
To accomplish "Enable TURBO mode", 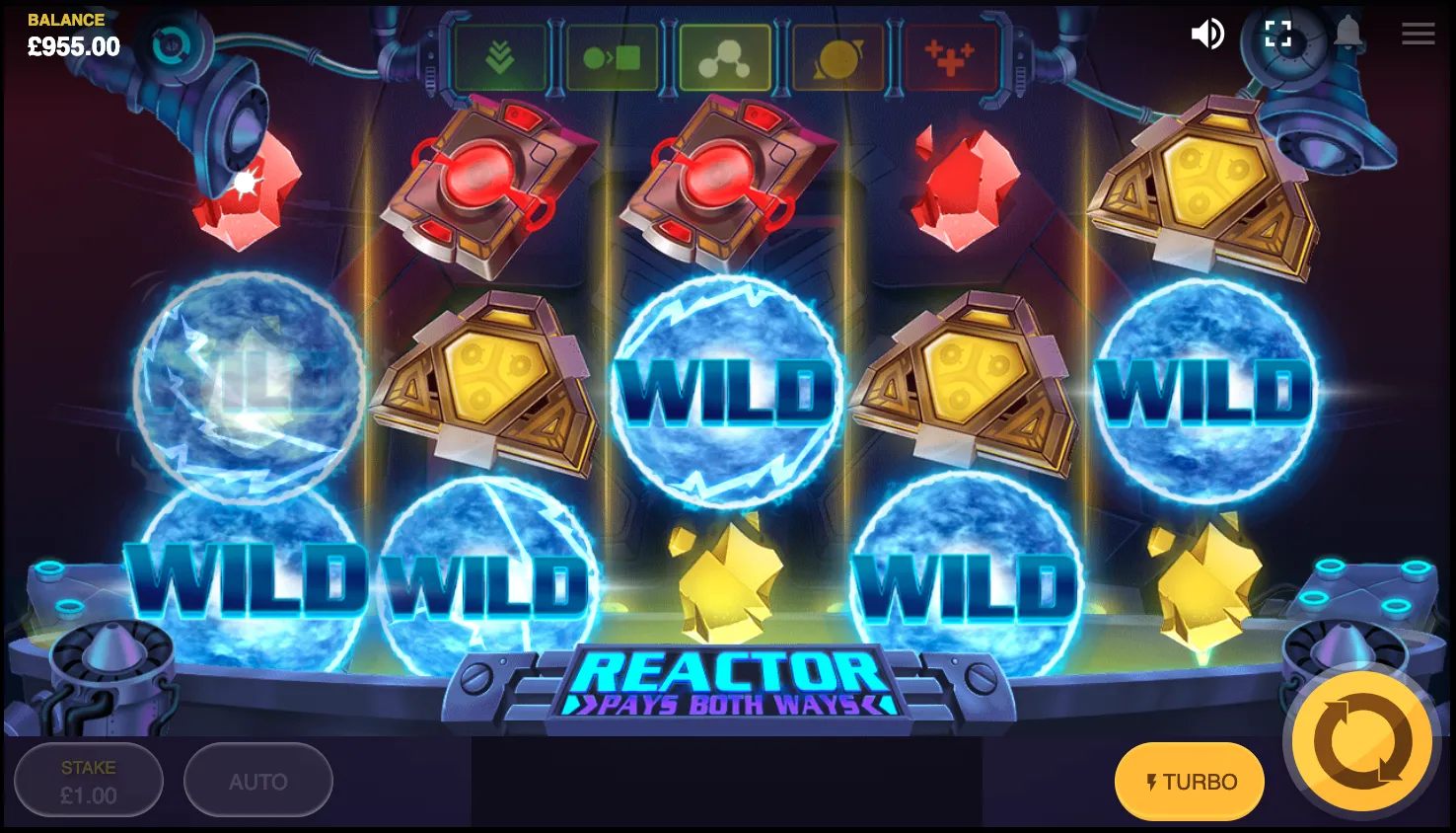I will (1189, 781).
